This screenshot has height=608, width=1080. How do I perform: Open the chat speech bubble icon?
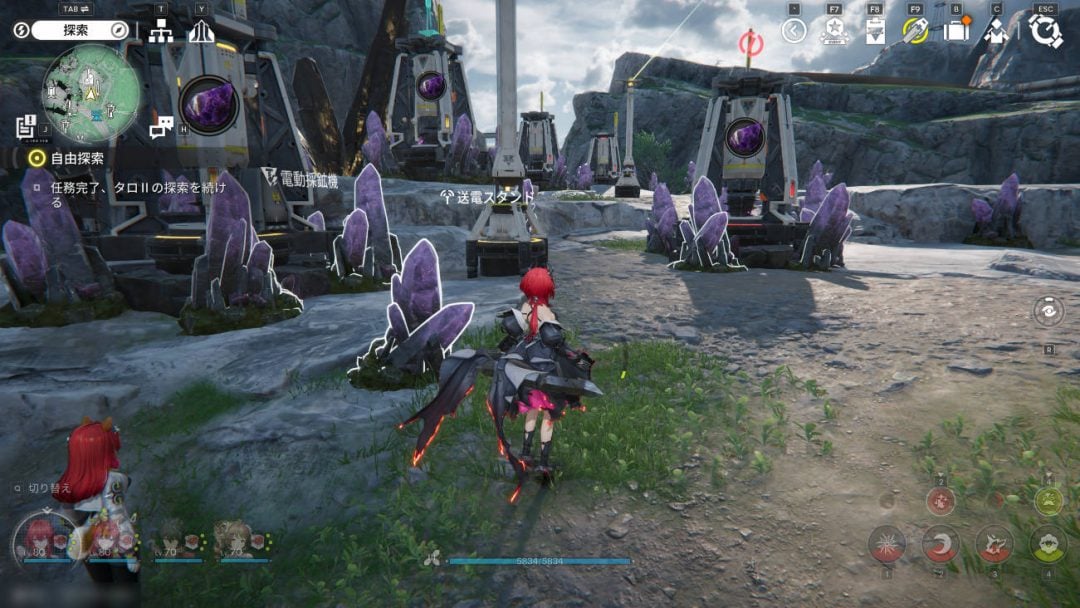(161, 127)
